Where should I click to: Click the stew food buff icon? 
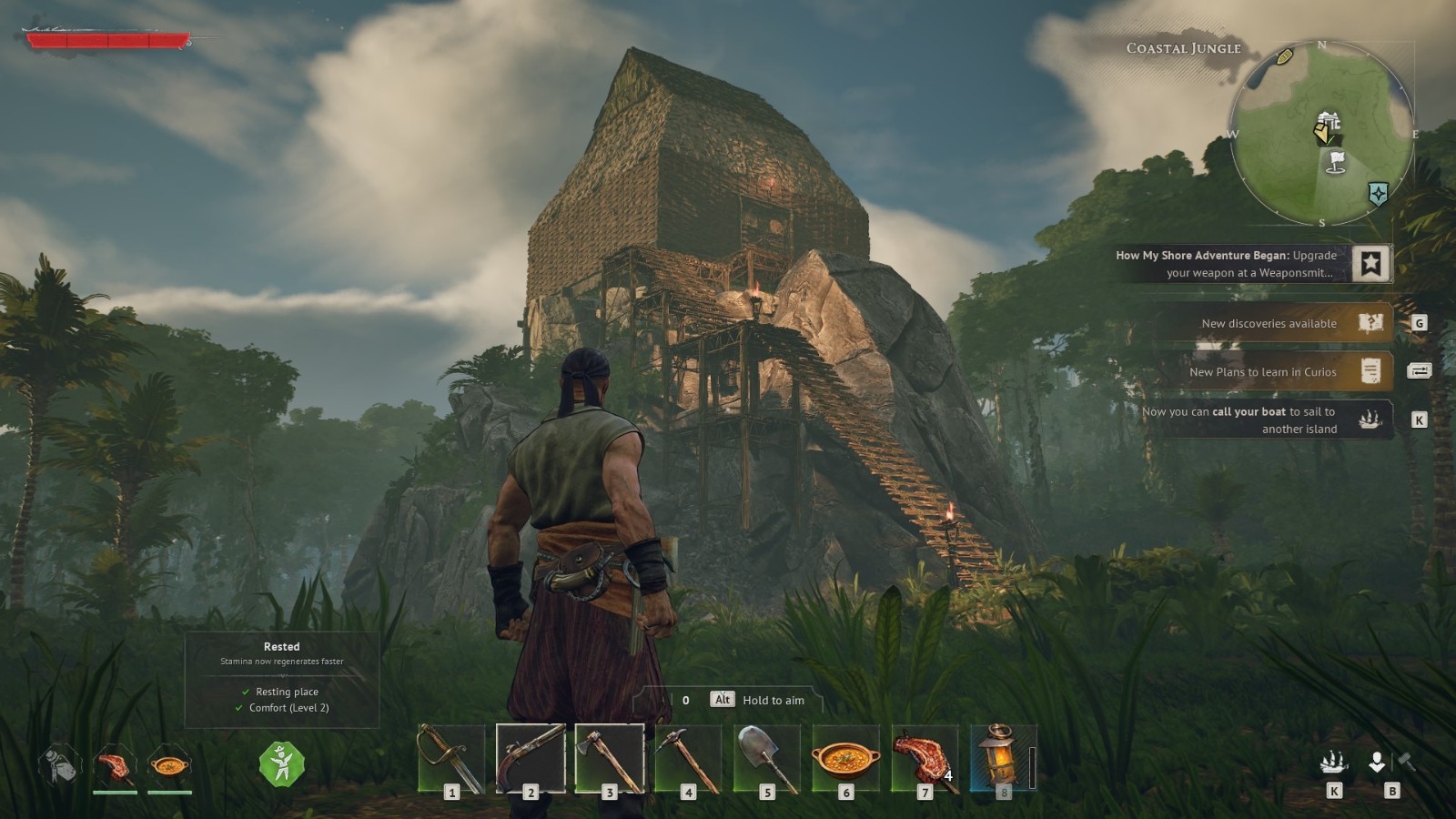point(169,765)
